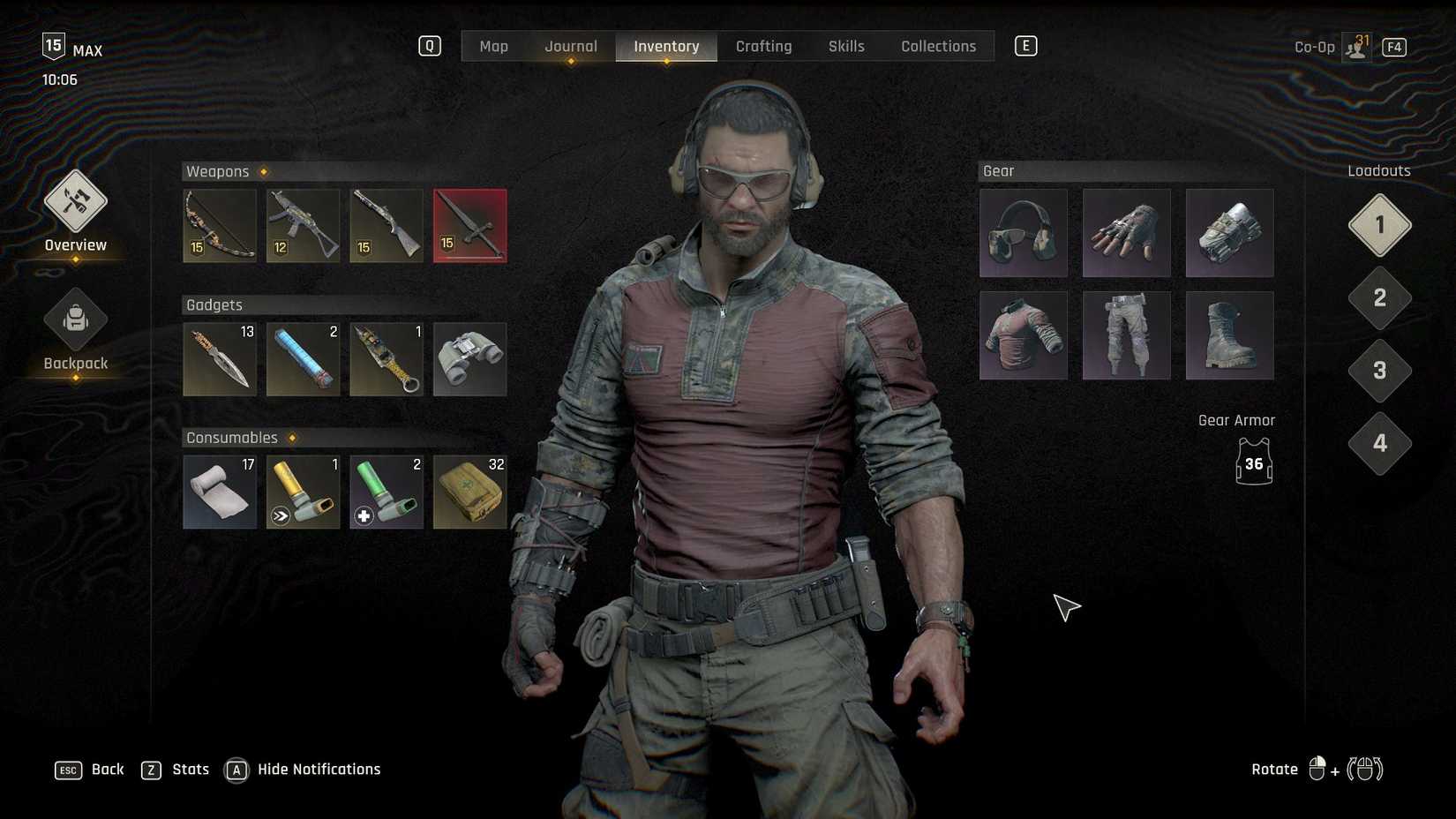Activate Loadout 4
The image size is (1456, 819).
coord(1378,444)
